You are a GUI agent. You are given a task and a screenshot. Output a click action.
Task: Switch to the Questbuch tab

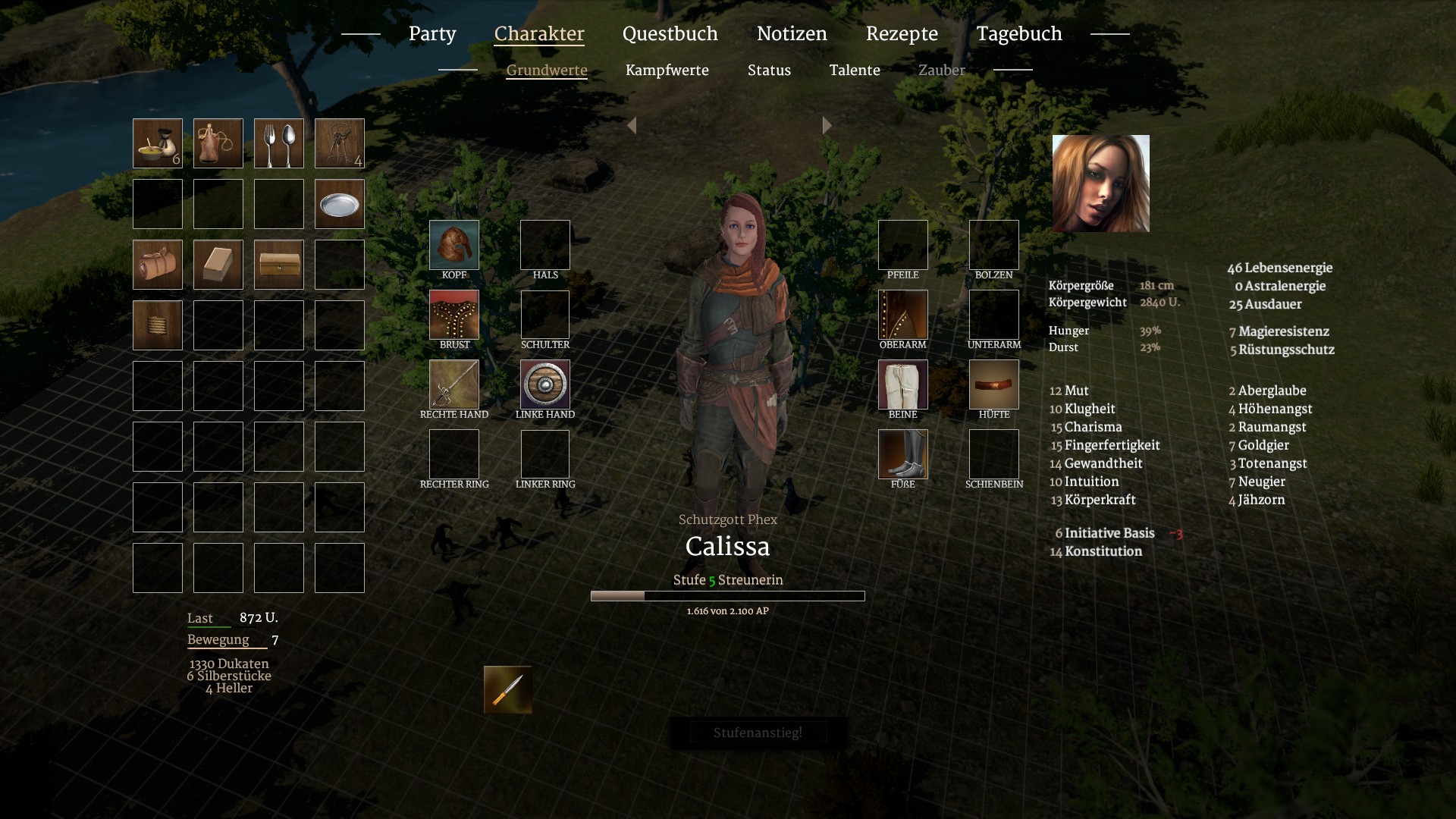pyautogui.click(x=670, y=34)
